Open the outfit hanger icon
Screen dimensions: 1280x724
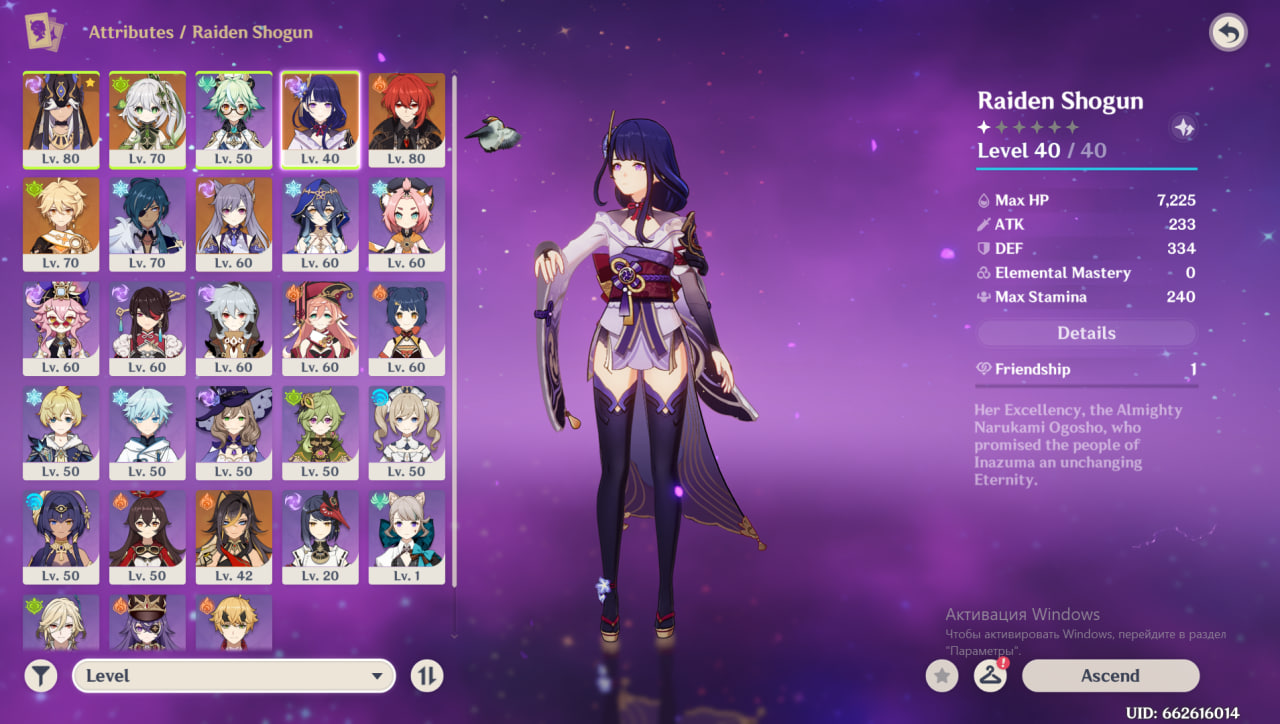[990, 676]
